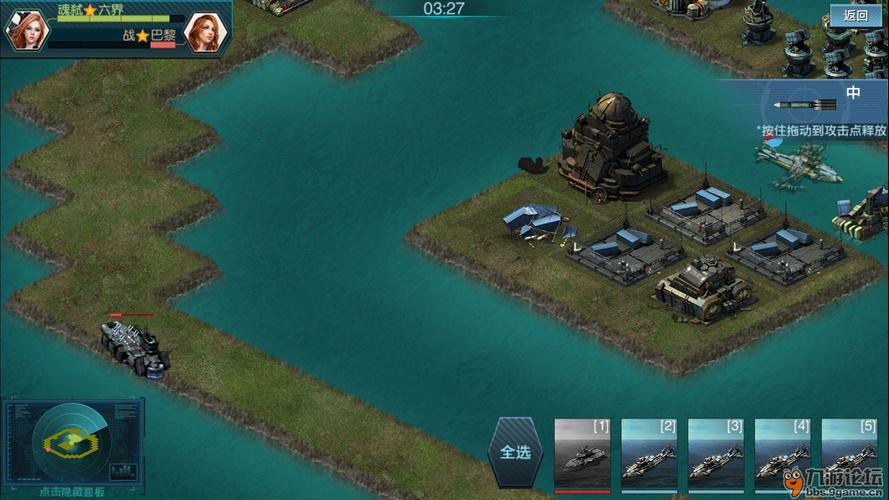The height and width of the screenshot is (500, 889).
Task: Select unit card numbered [1]
Action: 582,453
